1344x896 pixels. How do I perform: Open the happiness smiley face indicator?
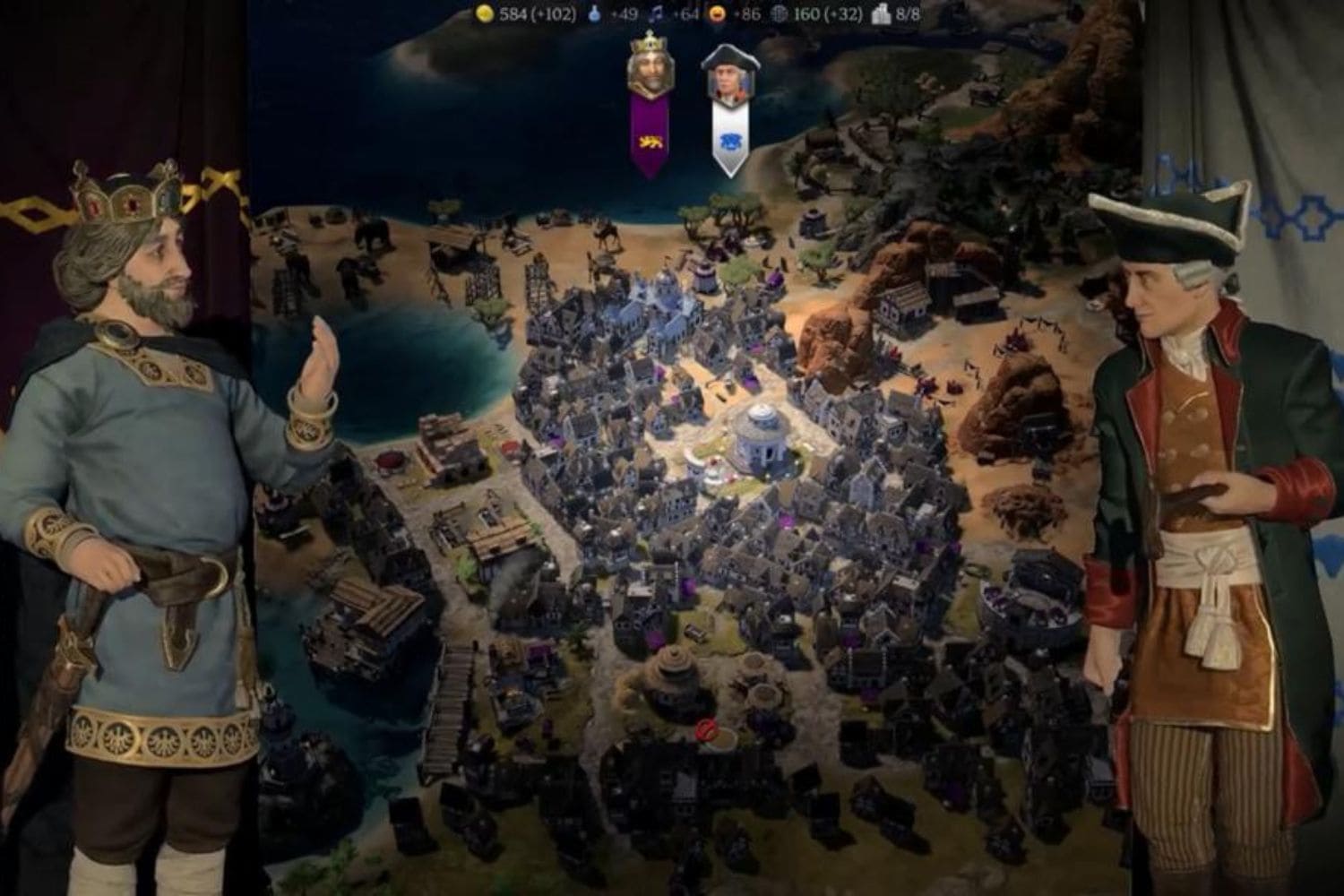[715, 14]
